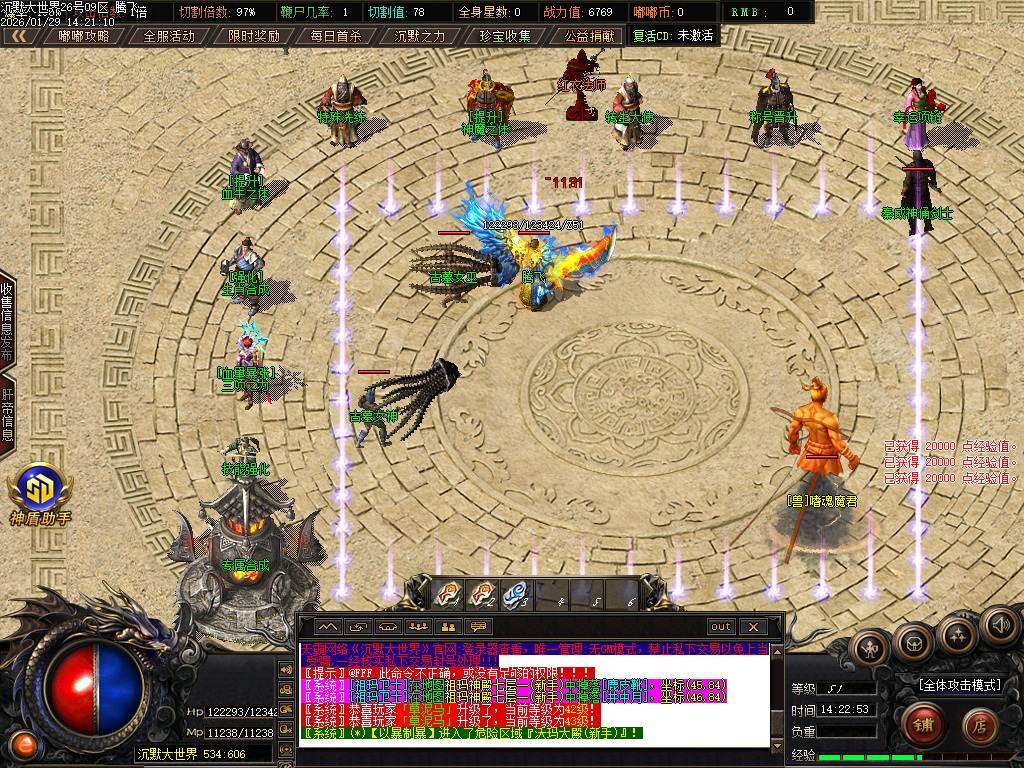Open the 限时奖励 timed rewards menu
Screen dimensions: 1024x768
tap(253, 35)
